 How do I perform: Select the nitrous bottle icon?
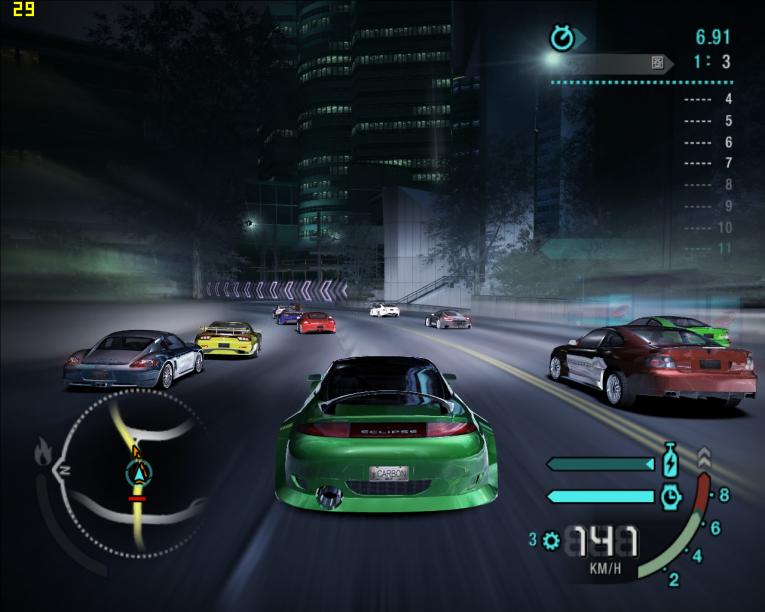coord(671,464)
